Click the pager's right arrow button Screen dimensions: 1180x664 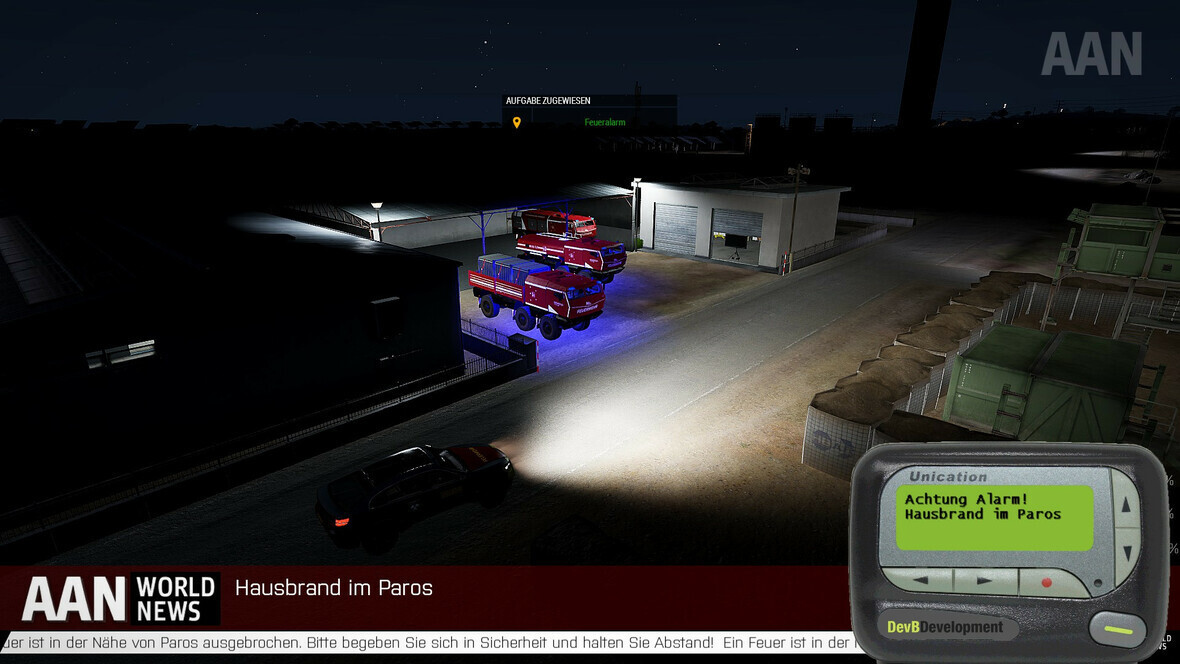point(984,580)
